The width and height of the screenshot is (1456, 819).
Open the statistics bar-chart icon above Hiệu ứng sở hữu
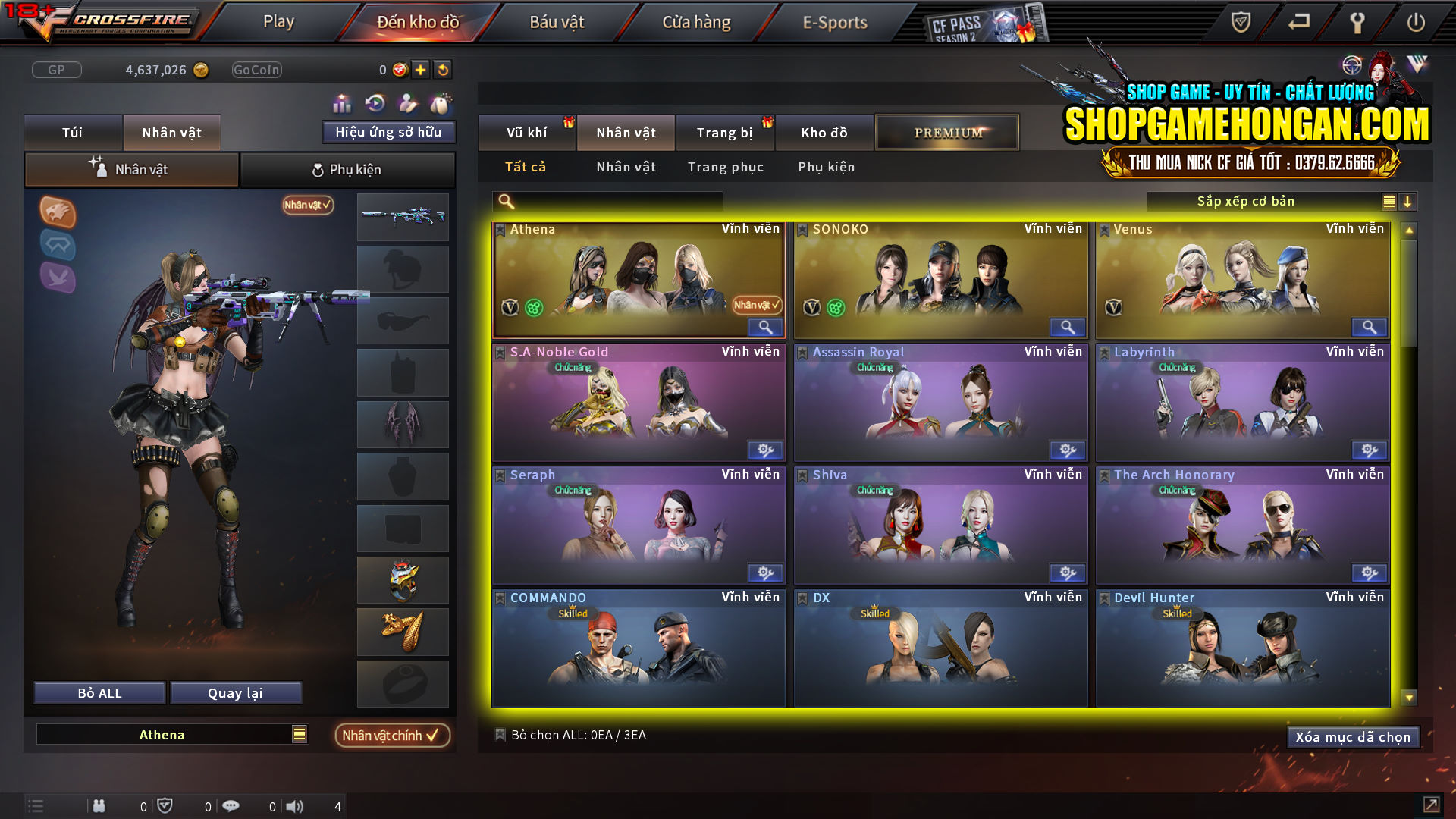(x=343, y=102)
